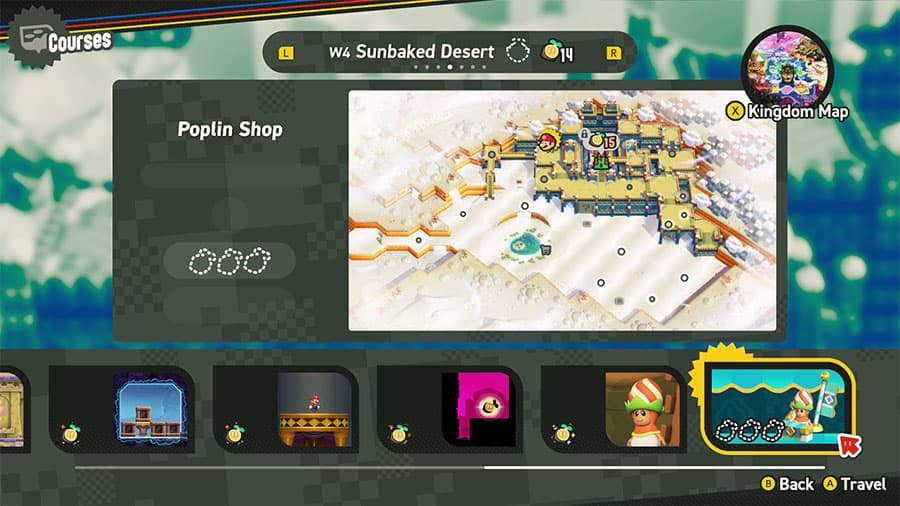Click the course list scrollbar
900x506 pixels.
[450, 466]
